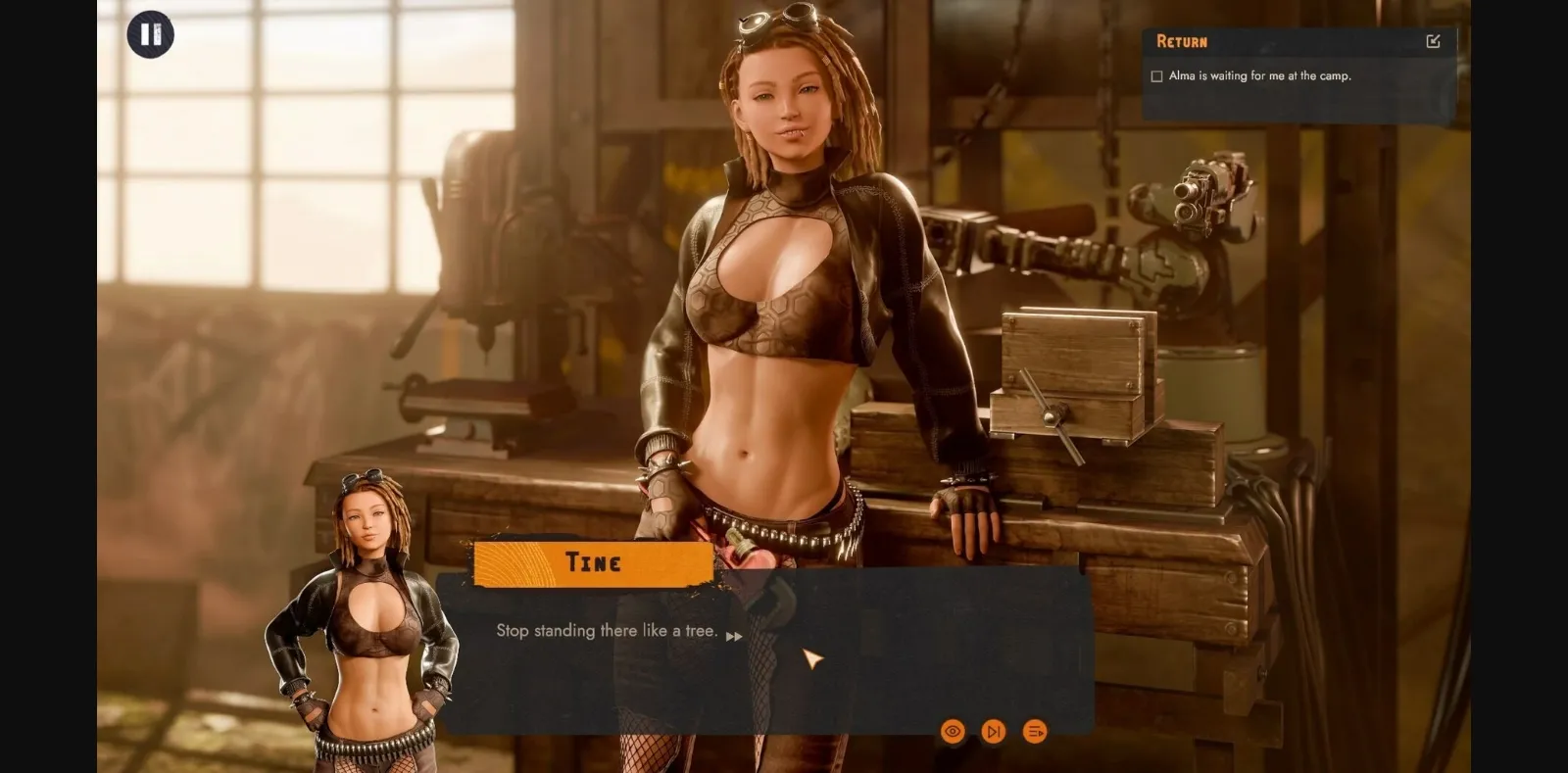Open the Return quest tracker edit icon
The height and width of the screenshot is (773, 1568).
1433,41
